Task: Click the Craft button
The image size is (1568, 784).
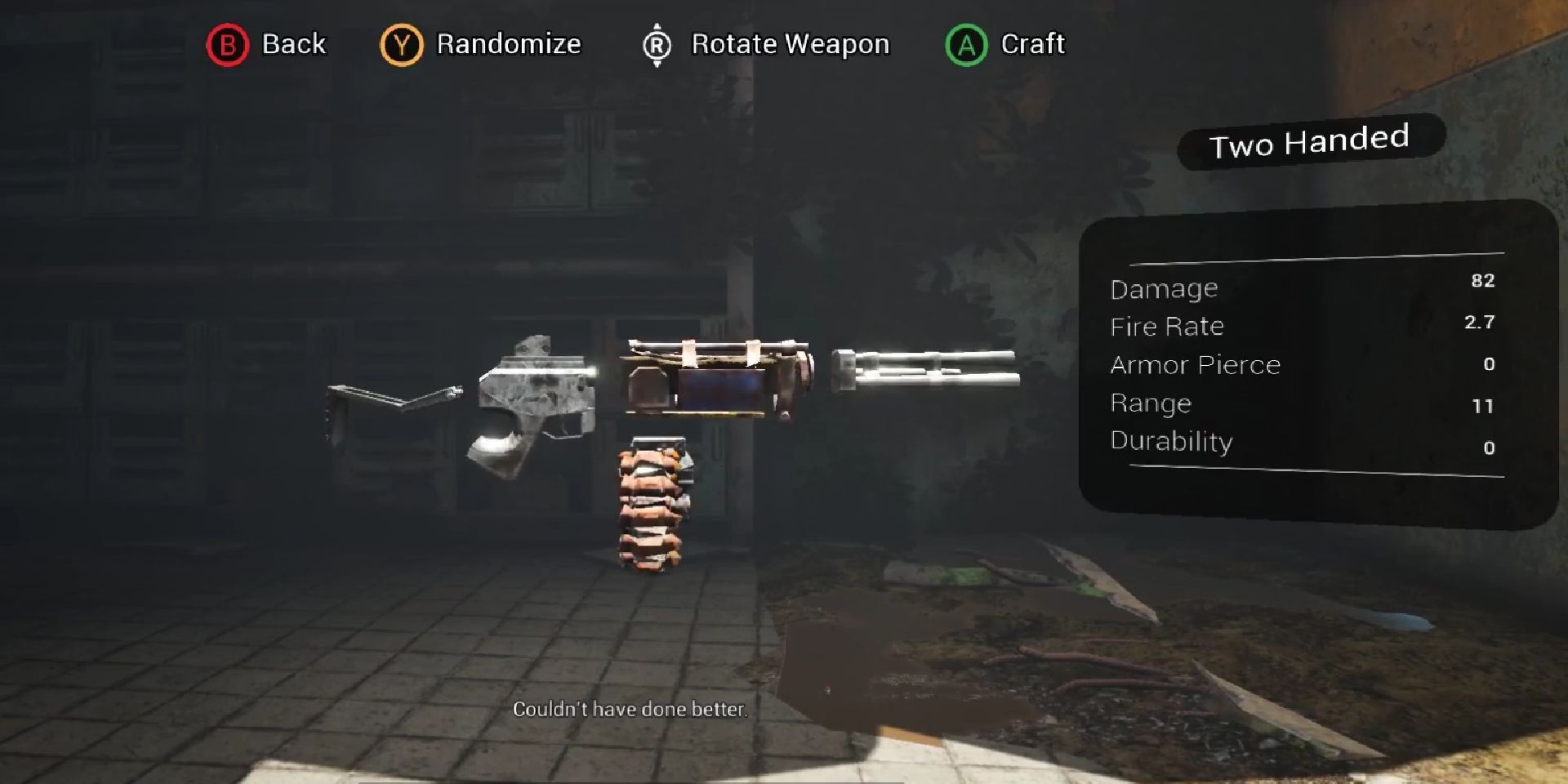Action: (x=1032, y=44)
